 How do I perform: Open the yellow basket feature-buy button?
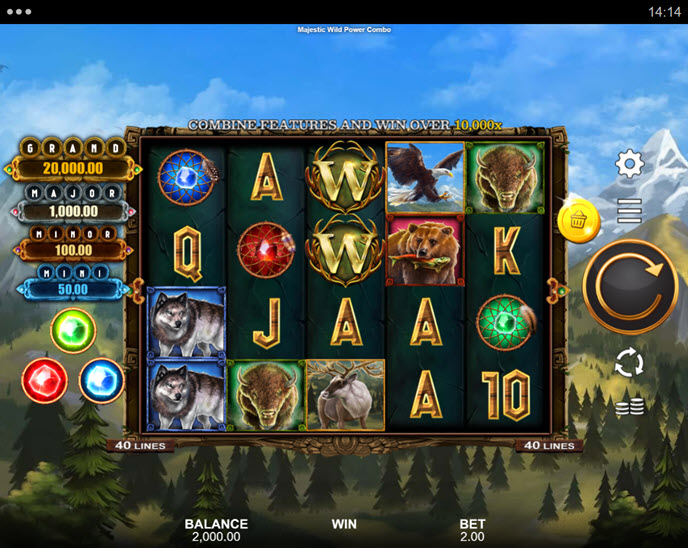[x=579, y=222]
